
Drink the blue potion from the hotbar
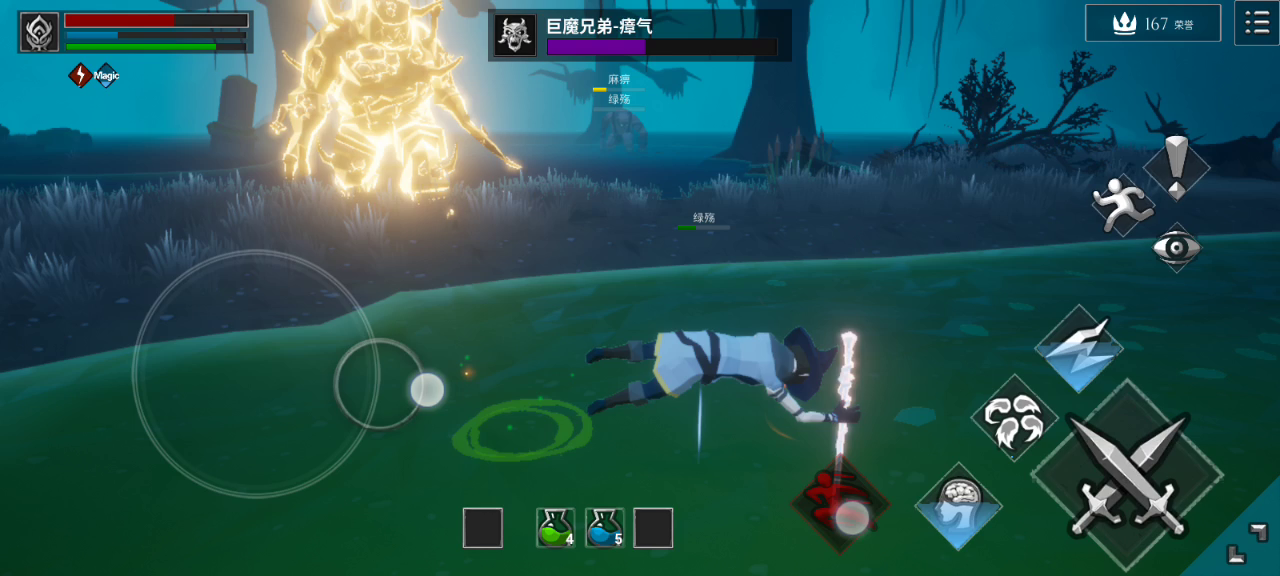[x=605, y=528]
